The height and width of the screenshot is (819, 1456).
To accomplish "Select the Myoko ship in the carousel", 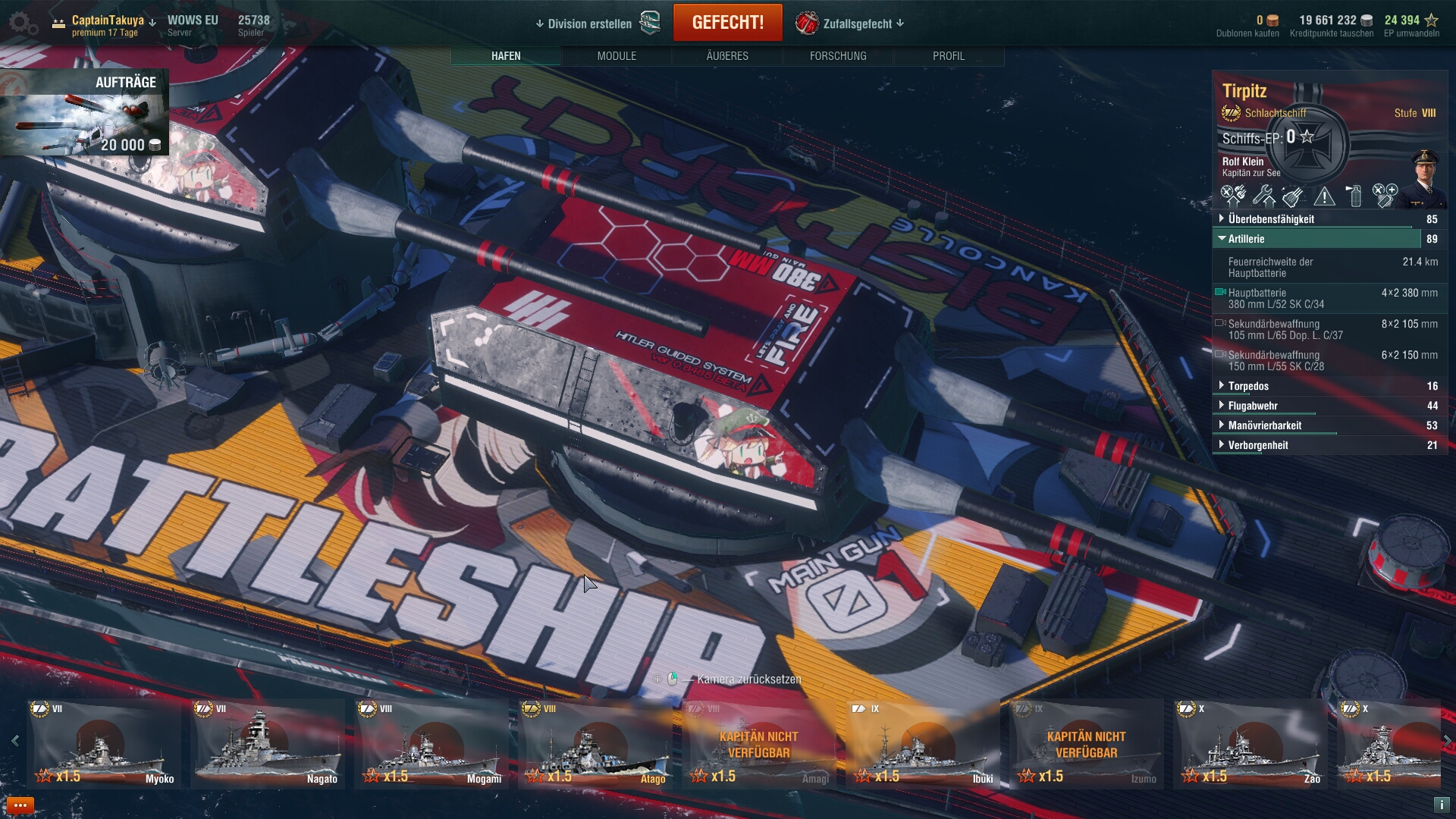I will pyautogui.click(x=104, y=745).
